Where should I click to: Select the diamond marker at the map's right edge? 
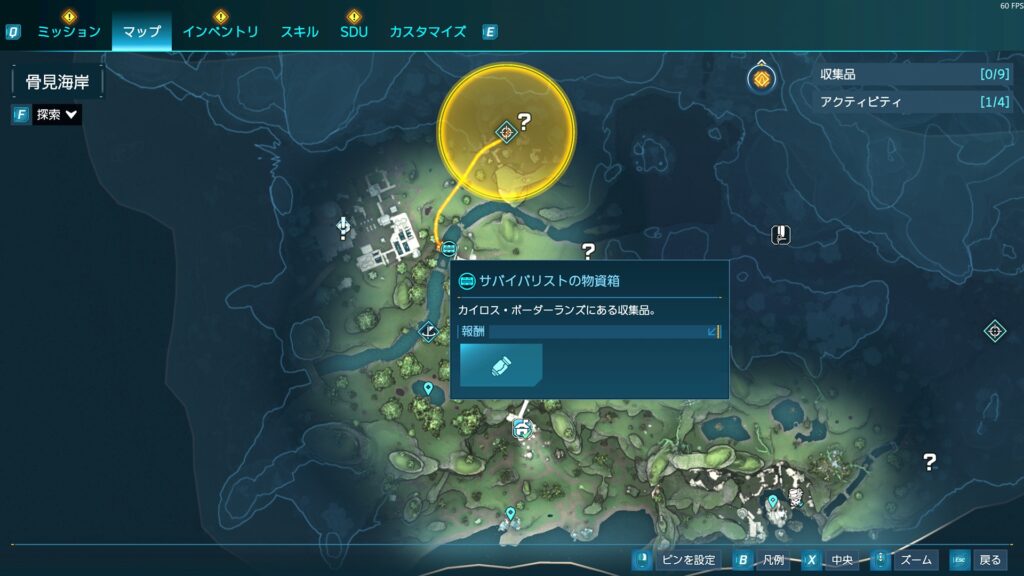pos(994,331)
